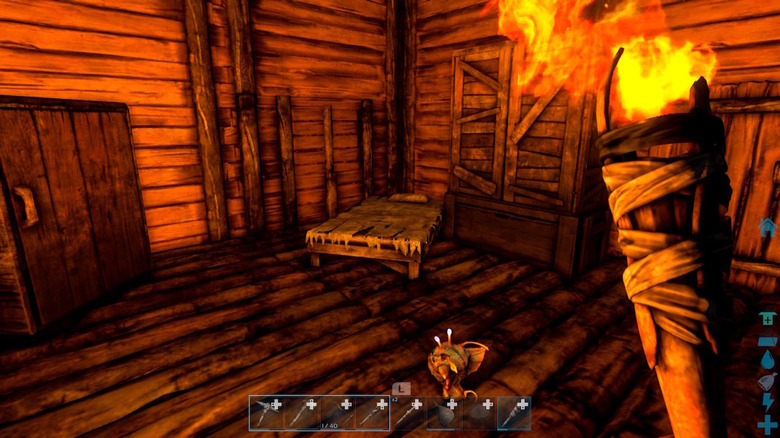This screenshot has width=780, height=438.
Task: Select the torch hotbar slot
Action: click(x=514, y=413)
